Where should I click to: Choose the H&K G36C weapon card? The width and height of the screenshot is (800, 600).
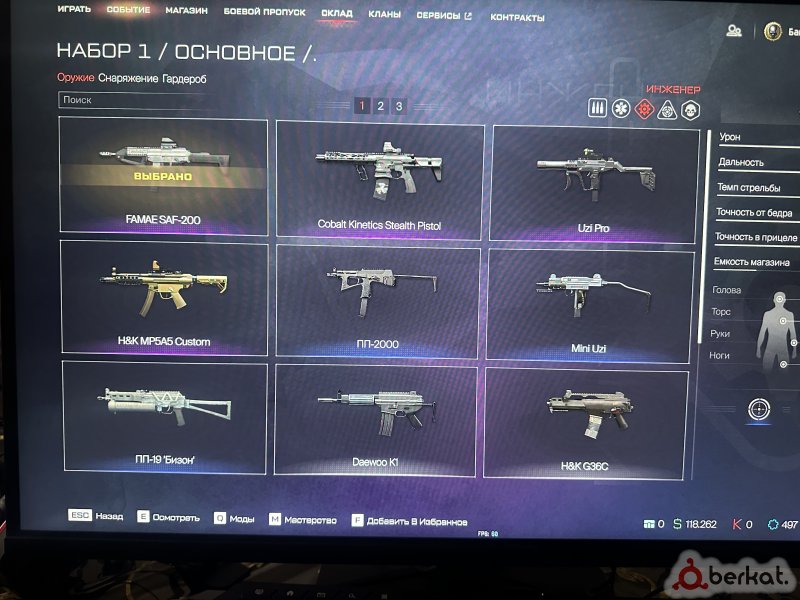point(586,422)
